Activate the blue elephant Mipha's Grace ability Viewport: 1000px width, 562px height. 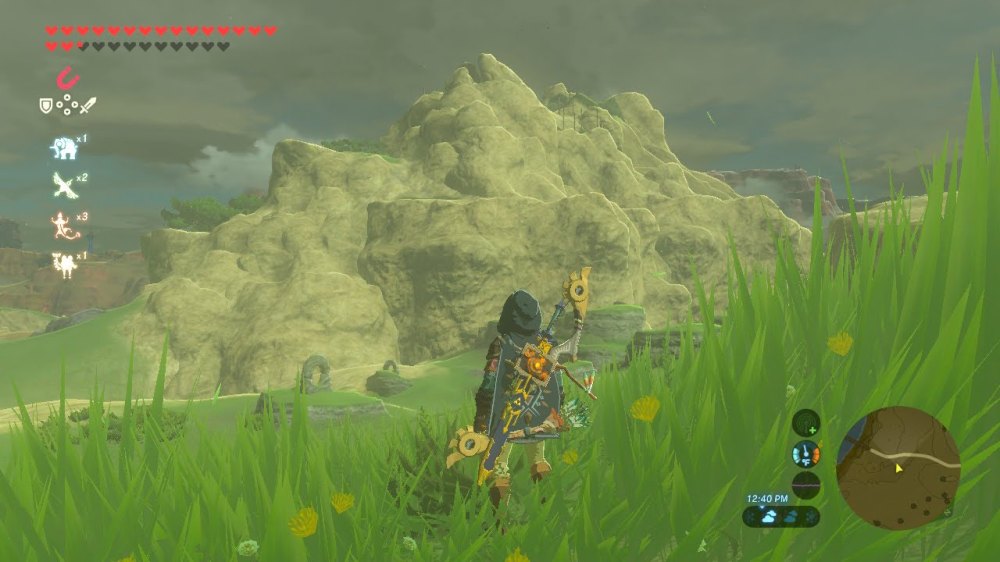point(64,148)
